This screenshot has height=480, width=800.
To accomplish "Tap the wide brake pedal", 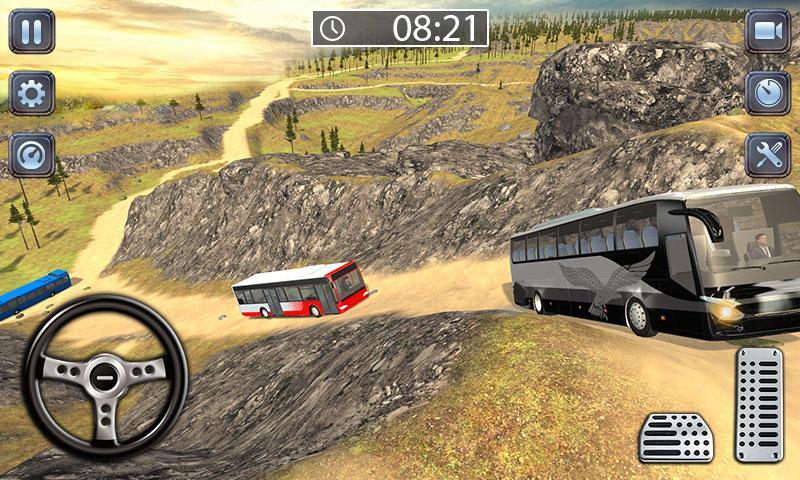I will pyautogui.click(x=676, y=437).
